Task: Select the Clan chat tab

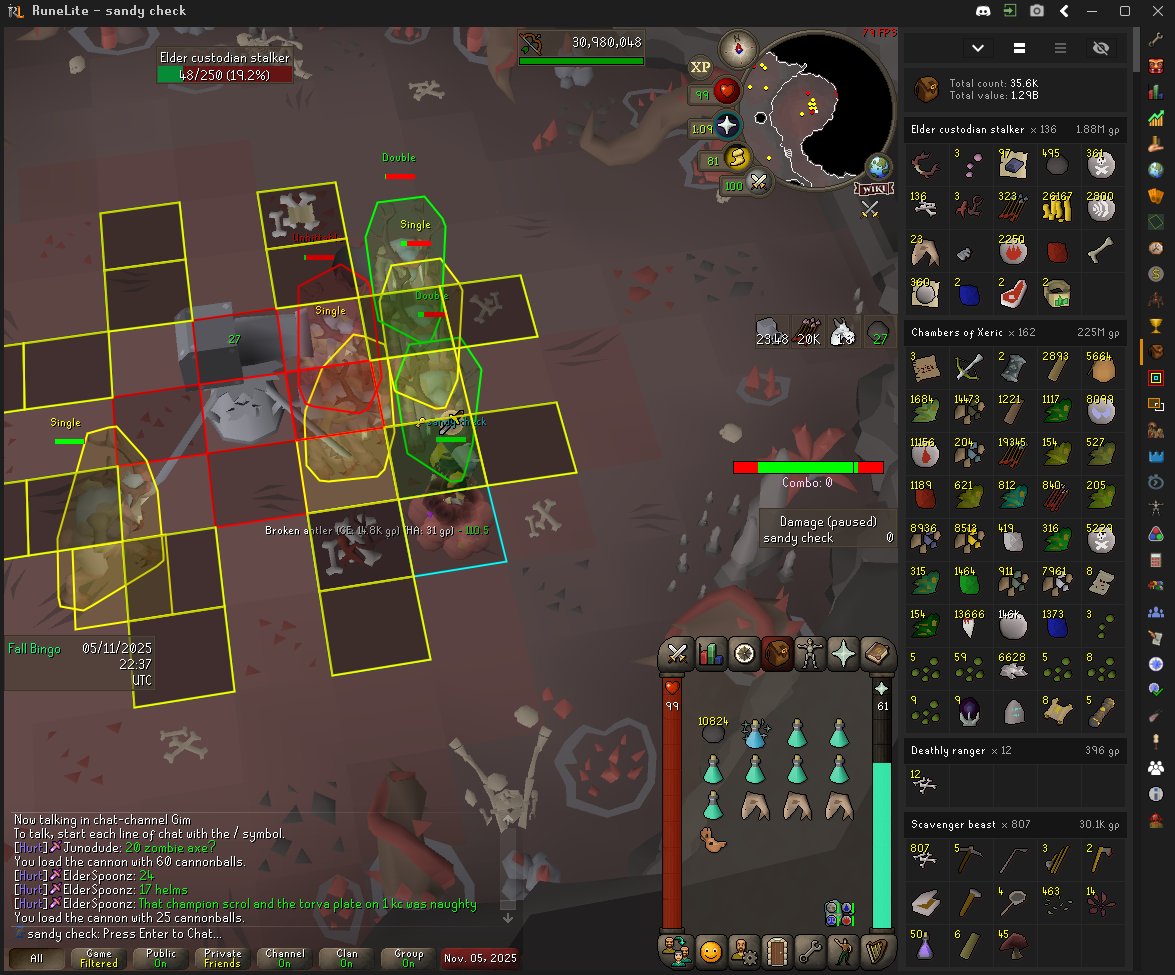Action: 347,958
